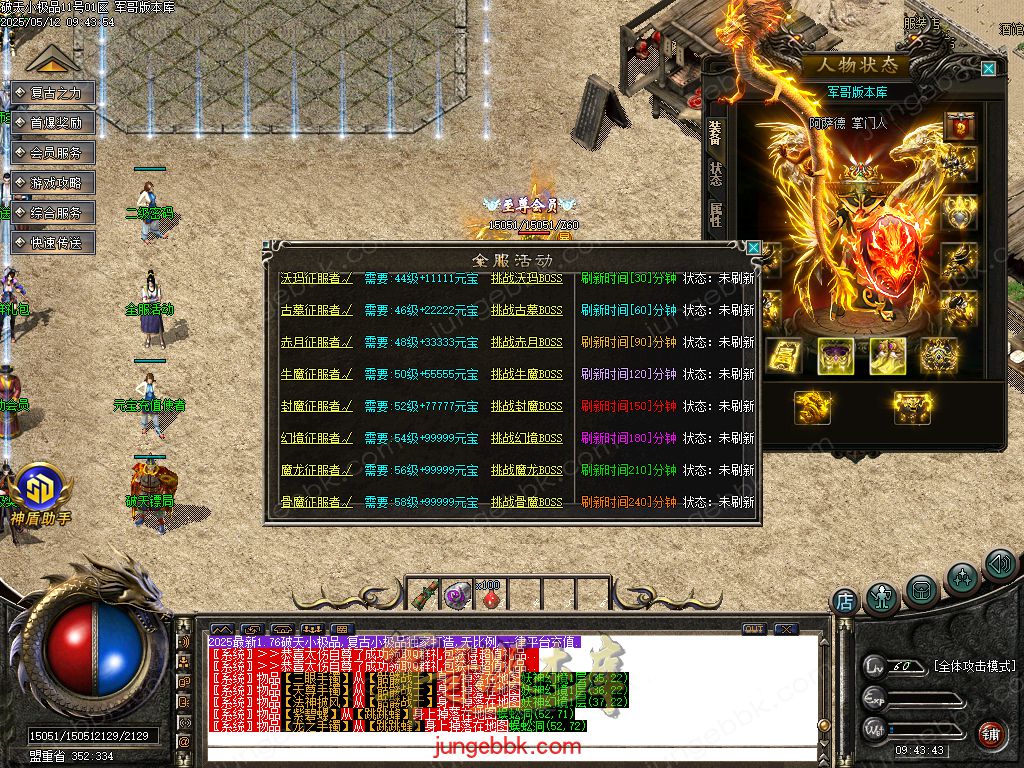The image size is (1024, 768).
Task: Select the 魔龙征服者 entry
Action: 316,470
